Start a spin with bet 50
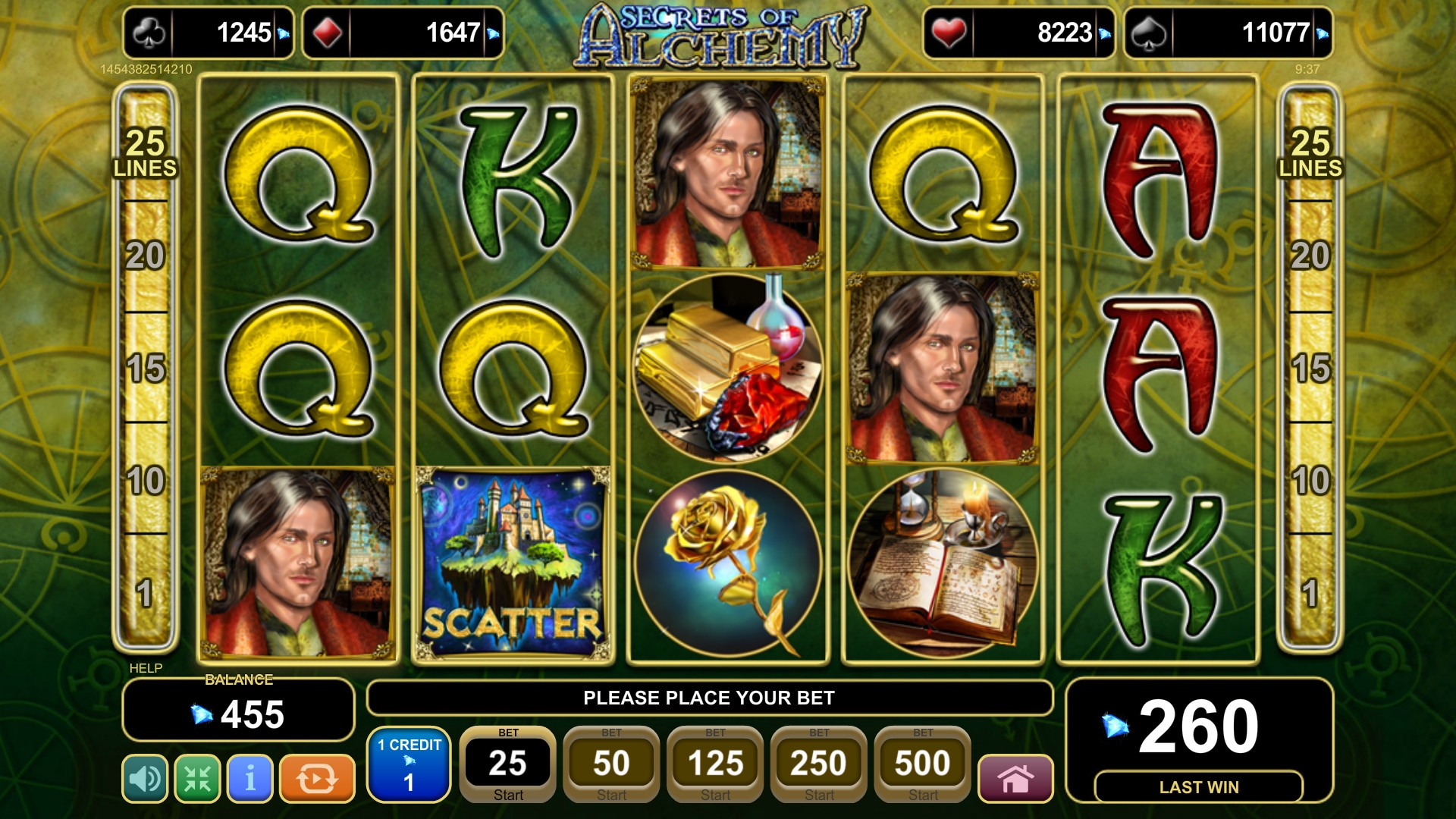The height and width of the screenshot is (819, 1456). point(611,764)
